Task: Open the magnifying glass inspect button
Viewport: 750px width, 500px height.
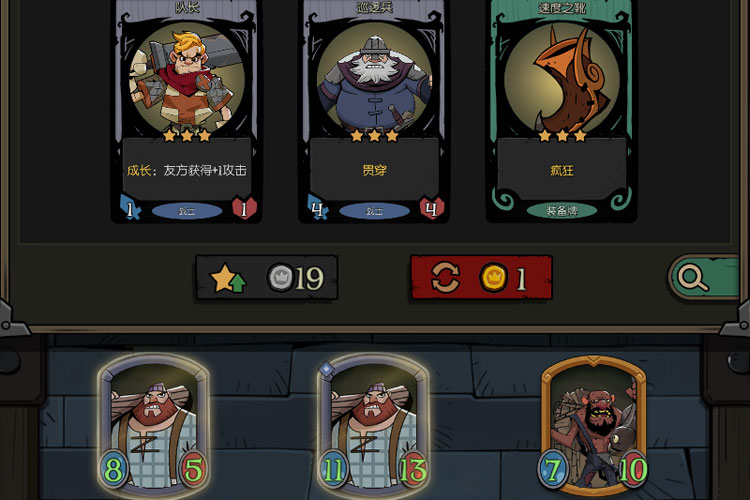Action: (693, 278)
